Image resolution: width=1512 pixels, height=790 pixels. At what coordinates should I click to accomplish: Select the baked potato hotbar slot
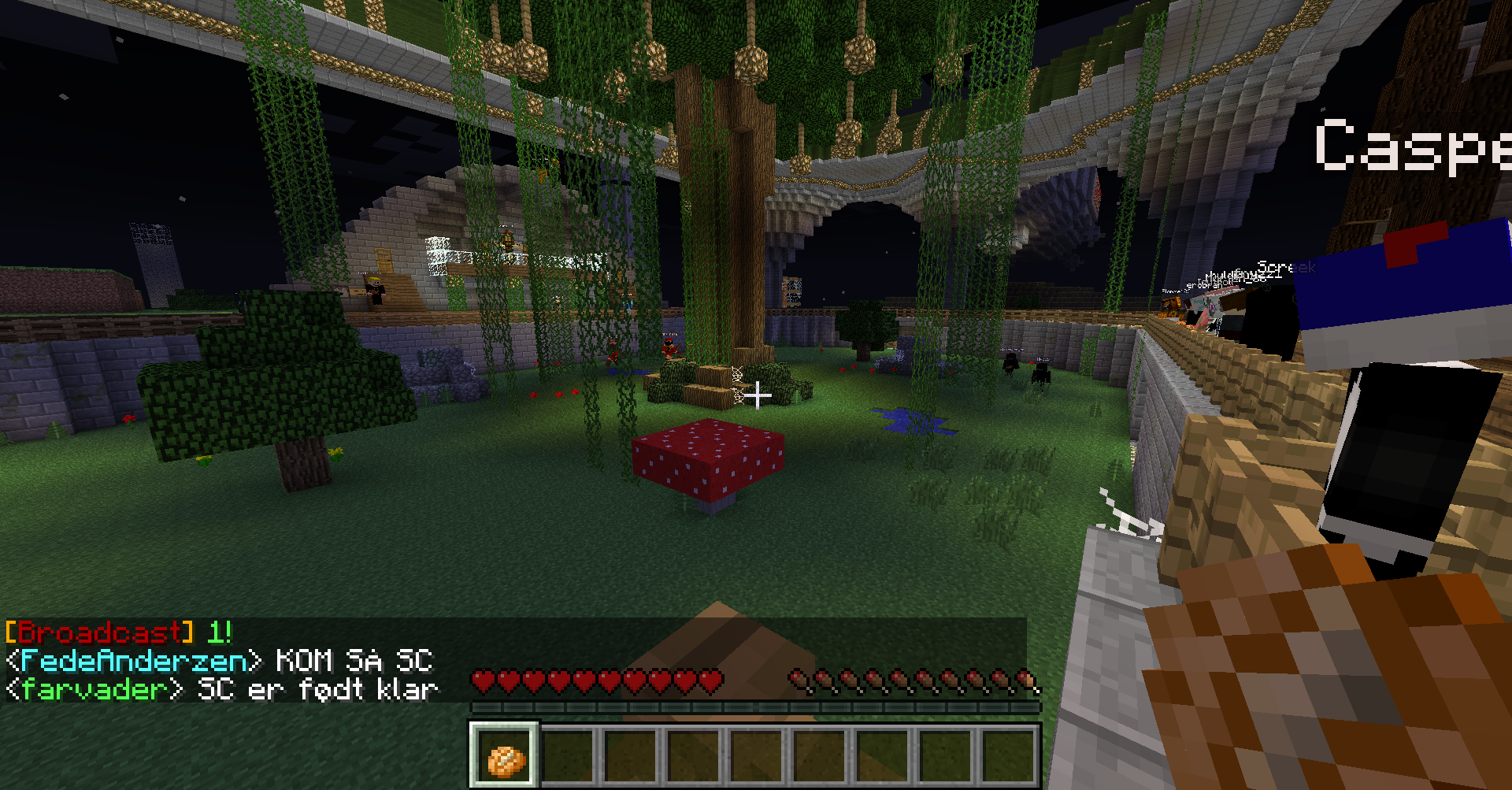(x=505, y=757)
